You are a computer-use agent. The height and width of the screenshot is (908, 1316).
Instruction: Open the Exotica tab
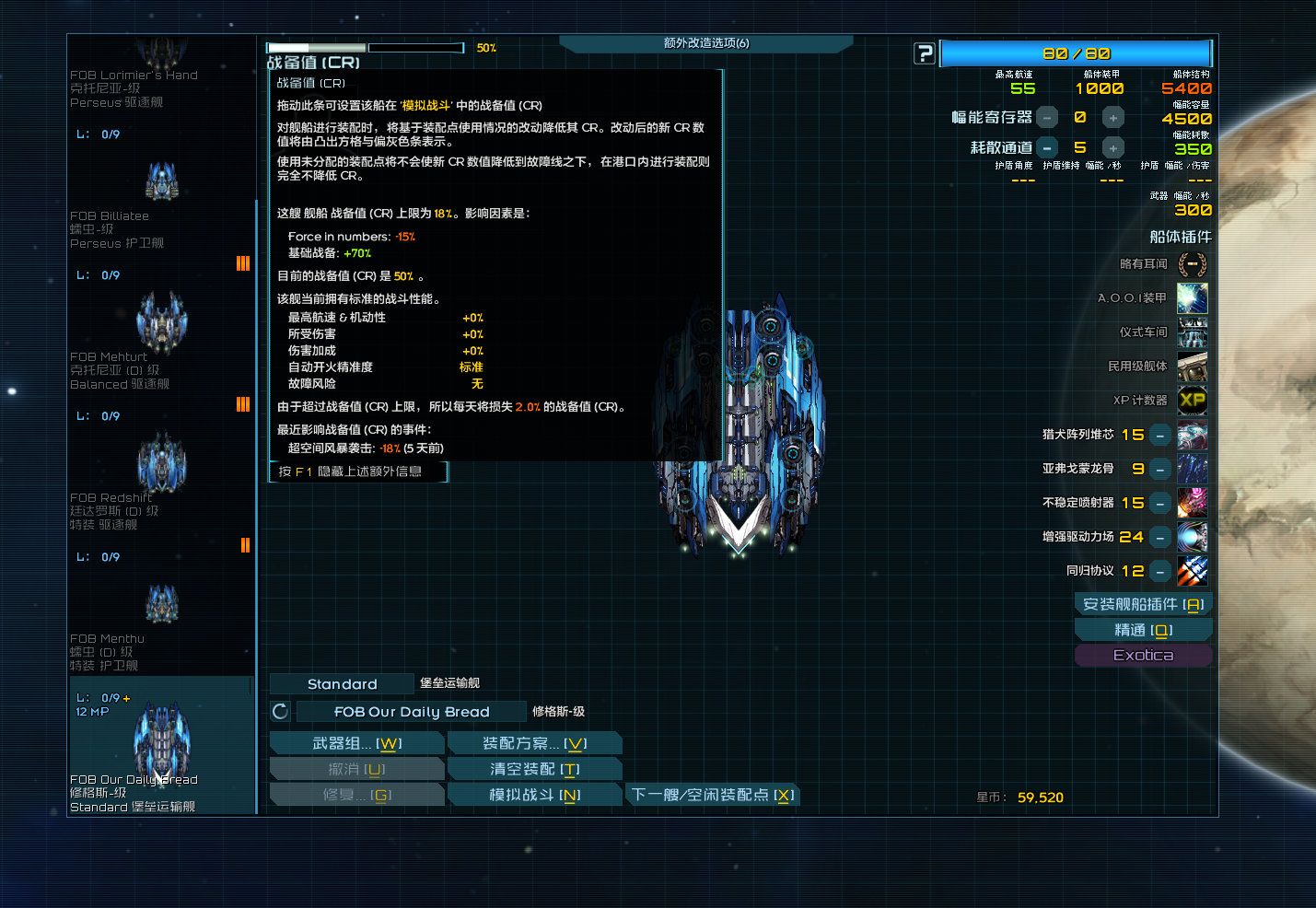point(1143,655)
